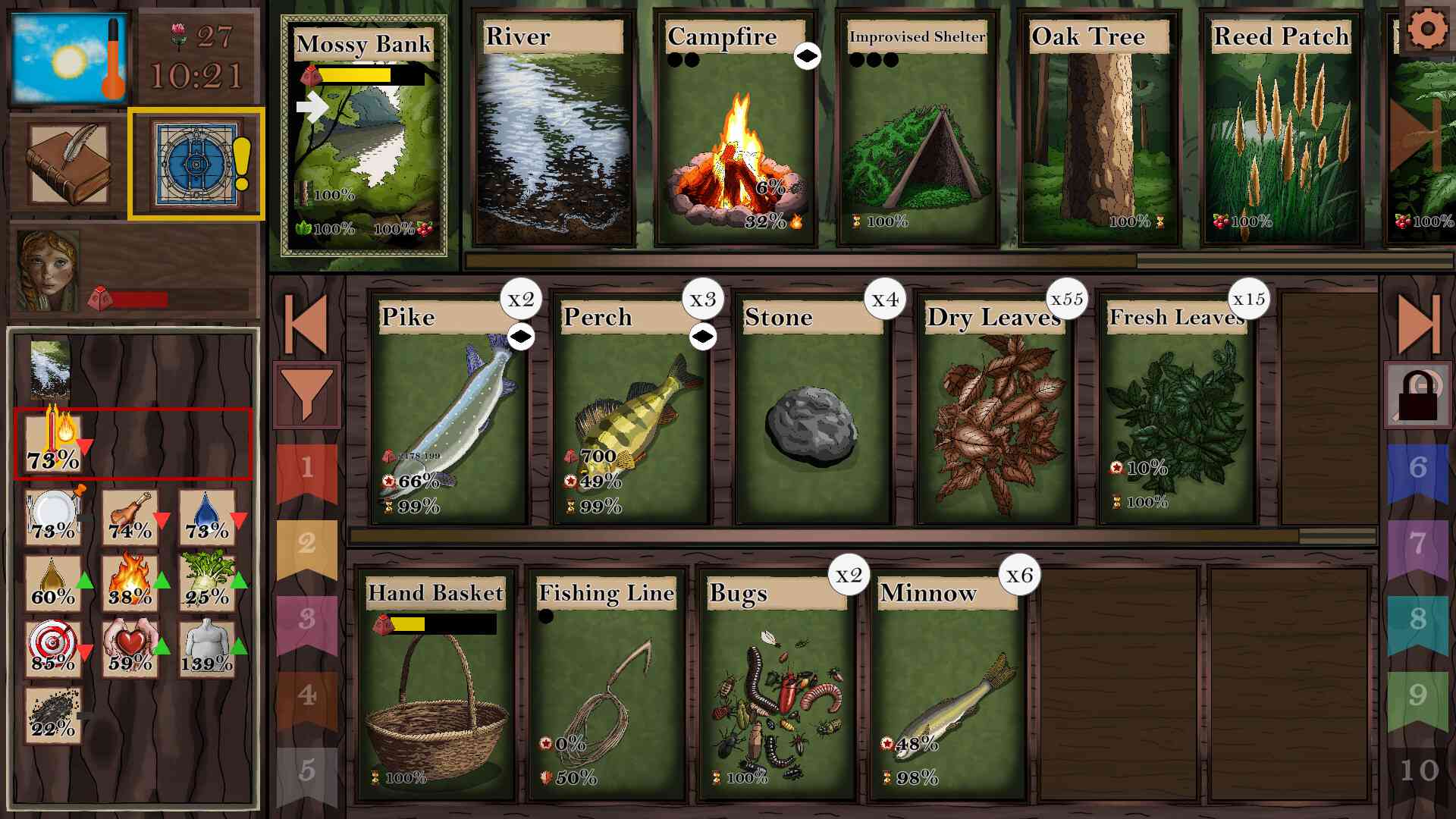Click the lock icon on the right panel

pyautogui.click(x=1417, y=394)
